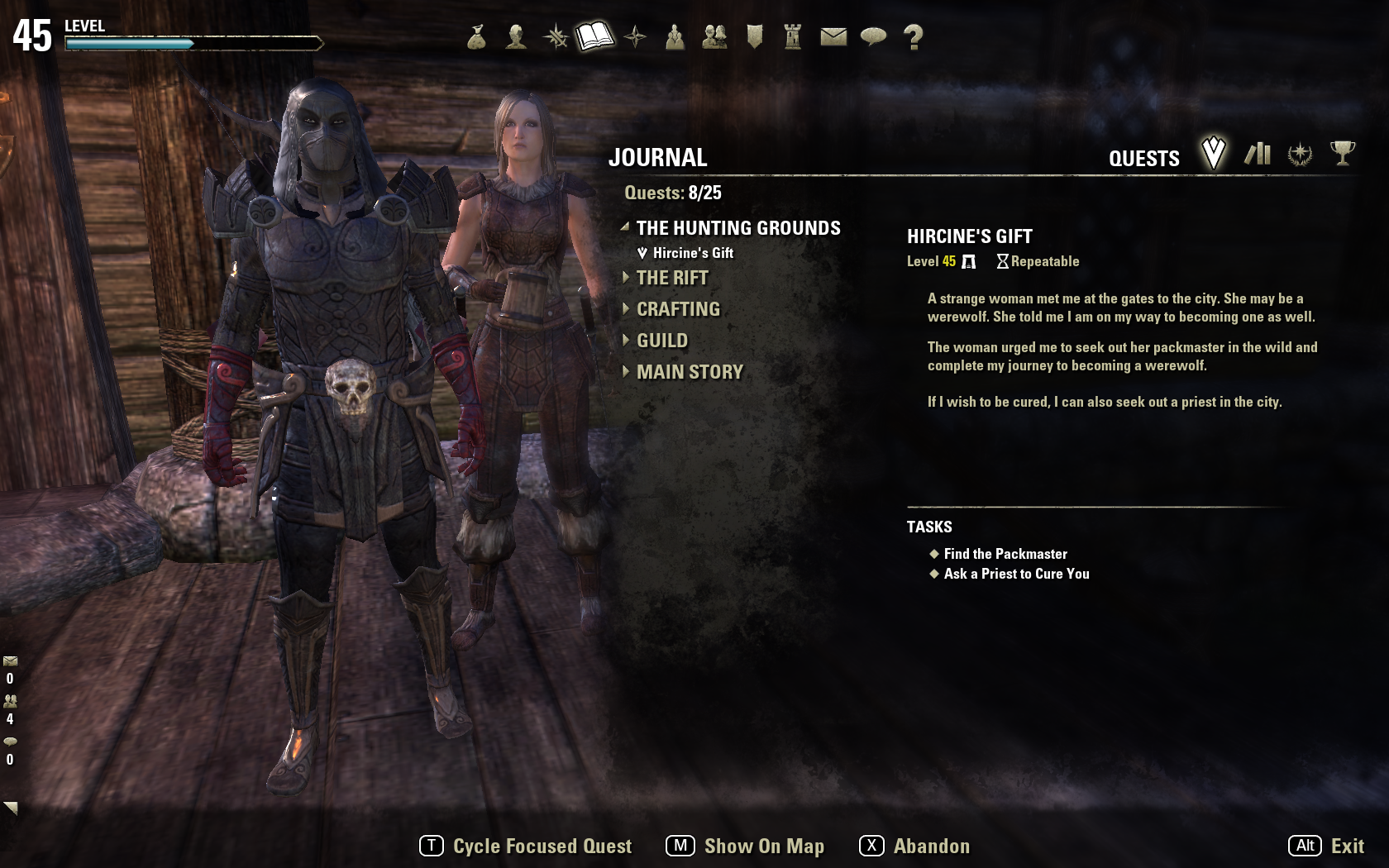Select the journal book icon

tap(595, 36)
